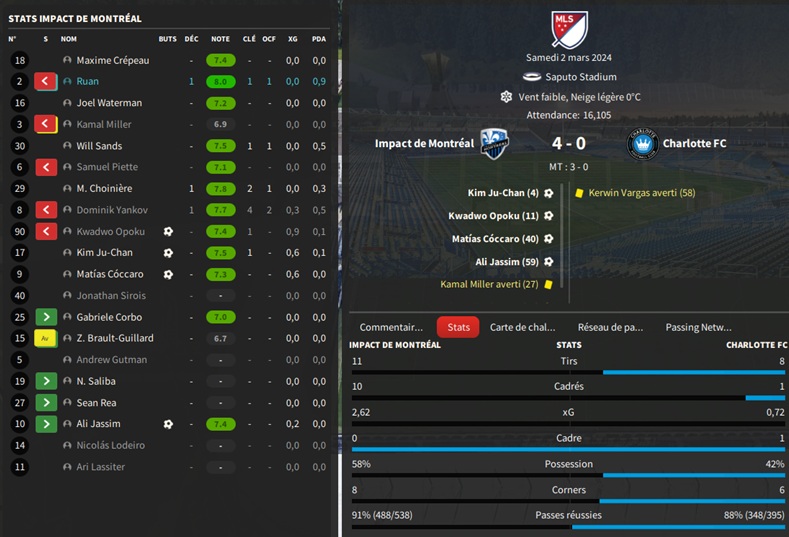Show the Carte de chaleur tab
The height and width of the screenshot is (537, 789).
(x=522, y=327)
